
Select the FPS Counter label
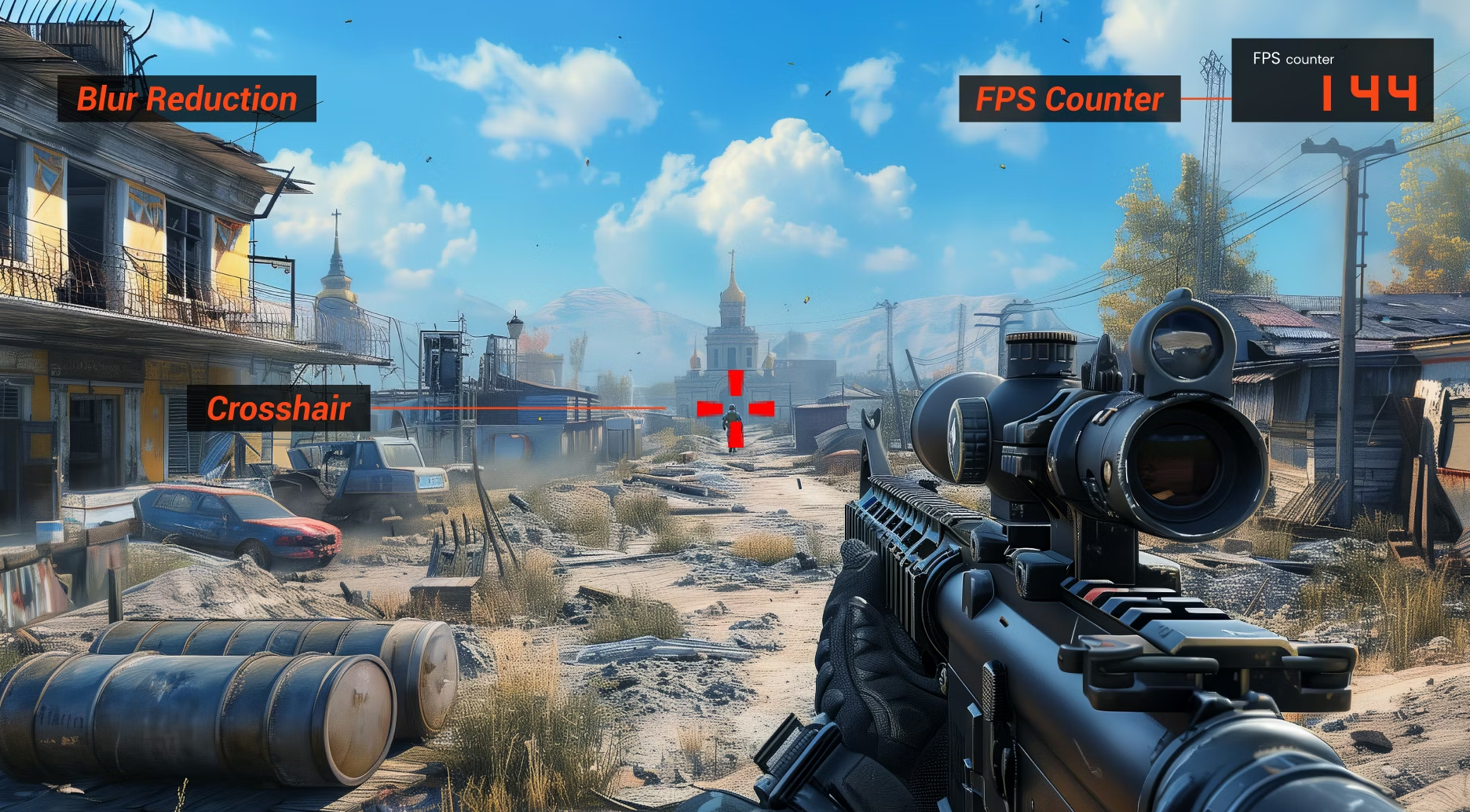click(1069, 99)
